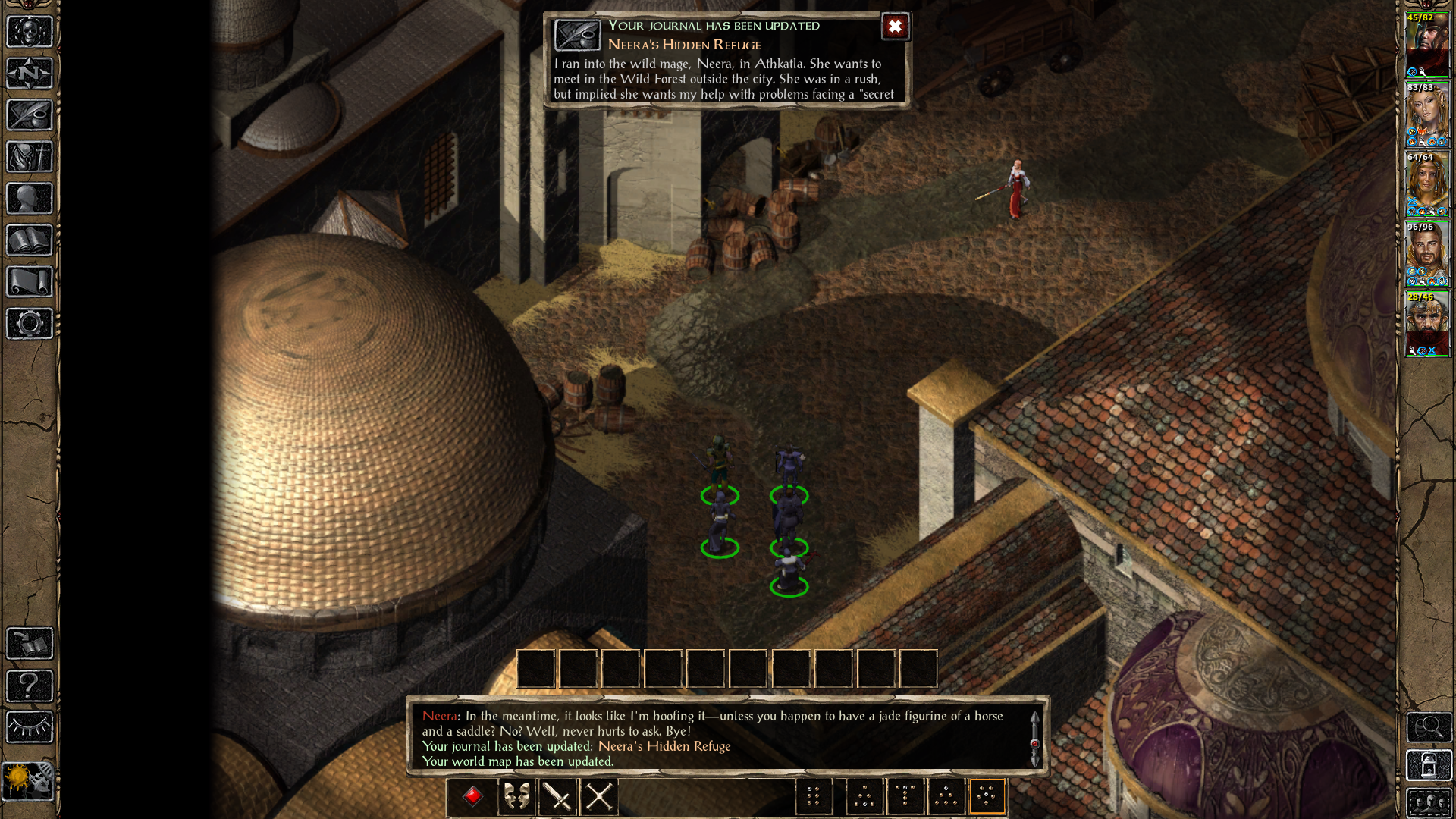
Task: Close the journal update popup
Action: [895, 27]
